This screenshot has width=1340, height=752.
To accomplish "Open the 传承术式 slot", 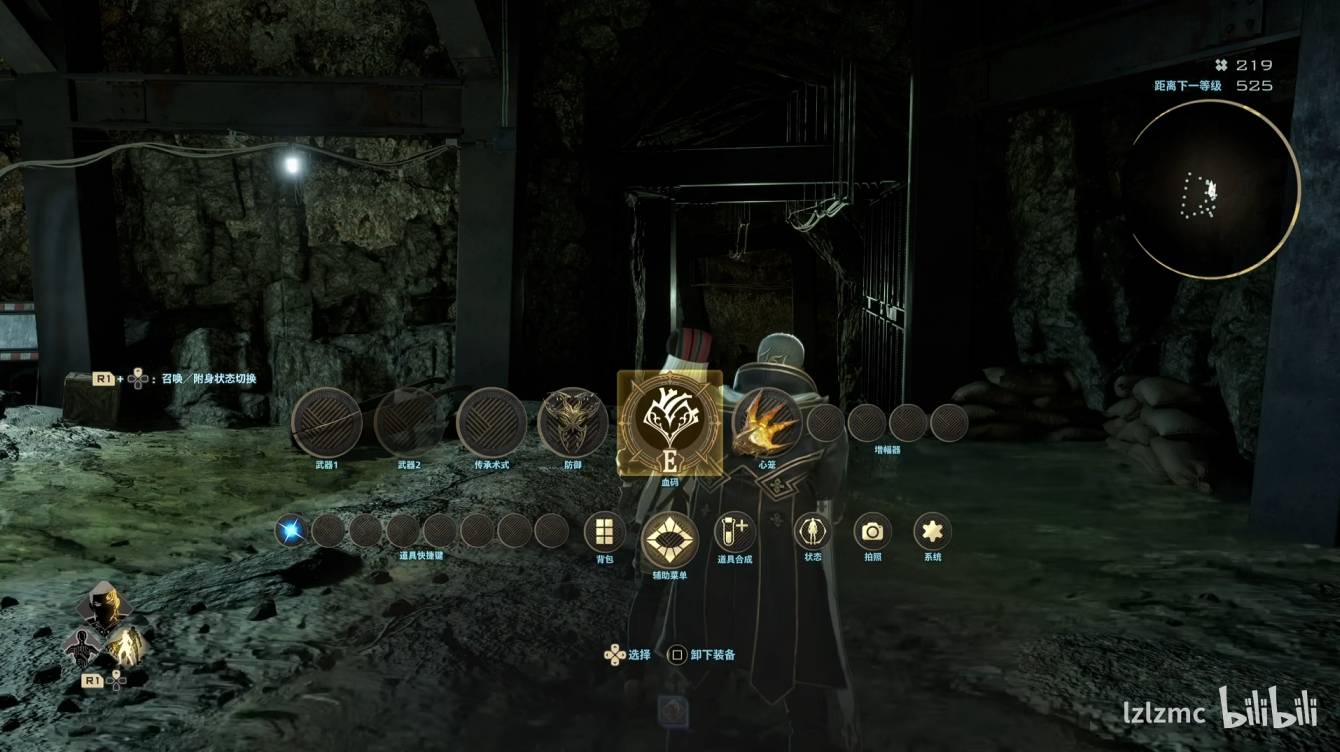I will coord(491,423).
